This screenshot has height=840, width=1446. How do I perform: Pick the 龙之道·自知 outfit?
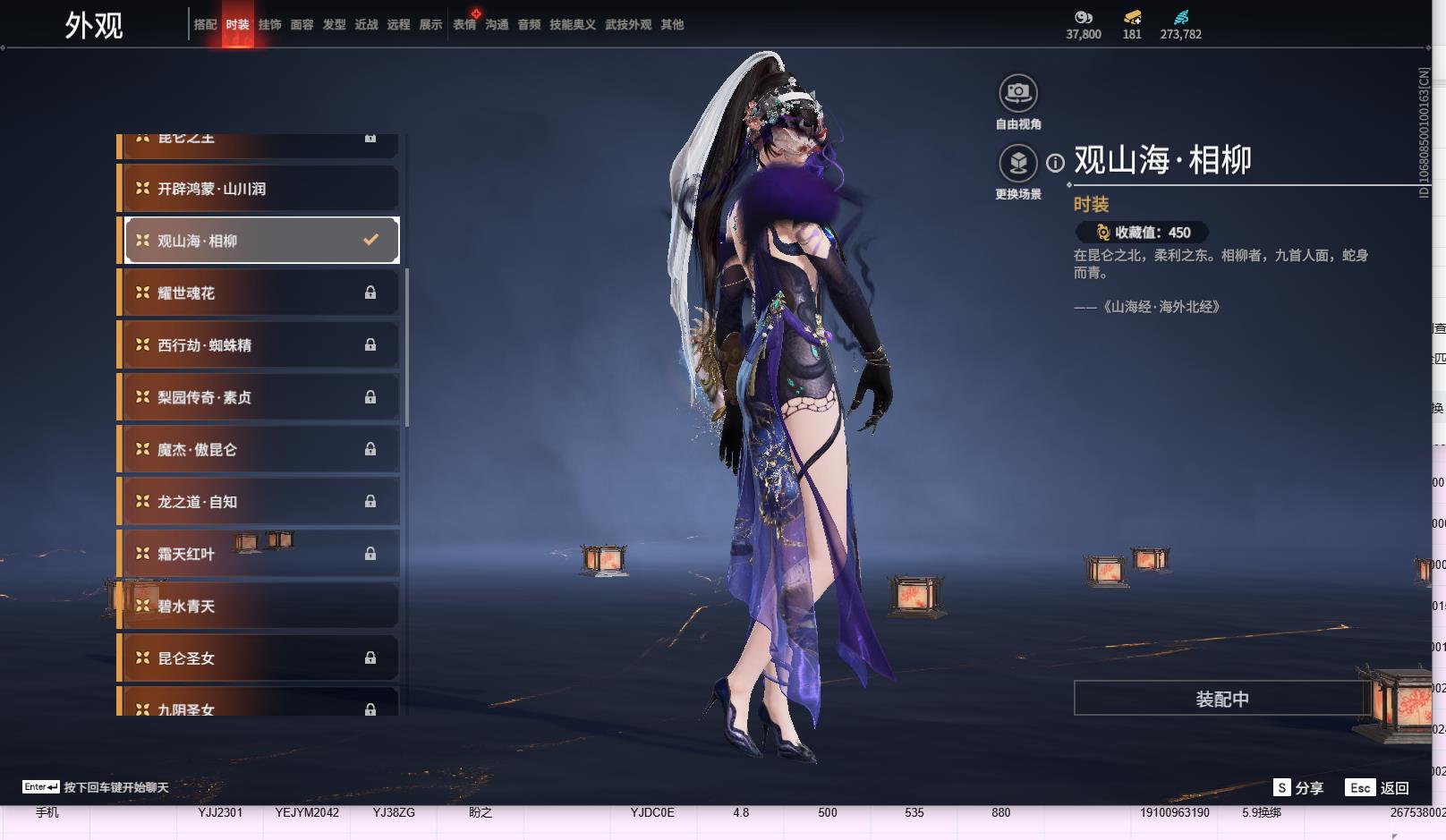tap(259, 502)
